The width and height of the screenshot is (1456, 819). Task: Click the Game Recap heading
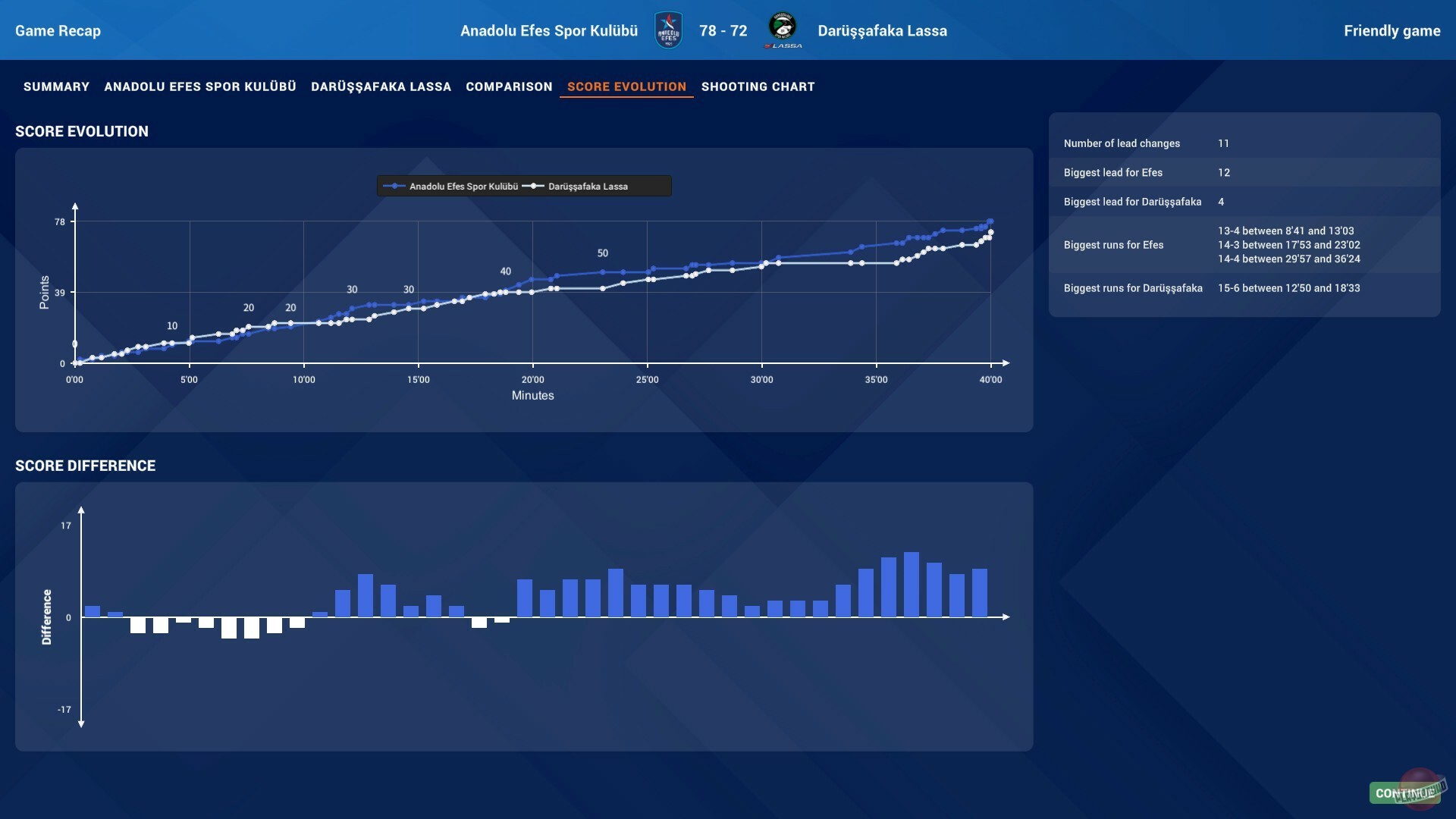pyautogui.click(x=58, y=31)
